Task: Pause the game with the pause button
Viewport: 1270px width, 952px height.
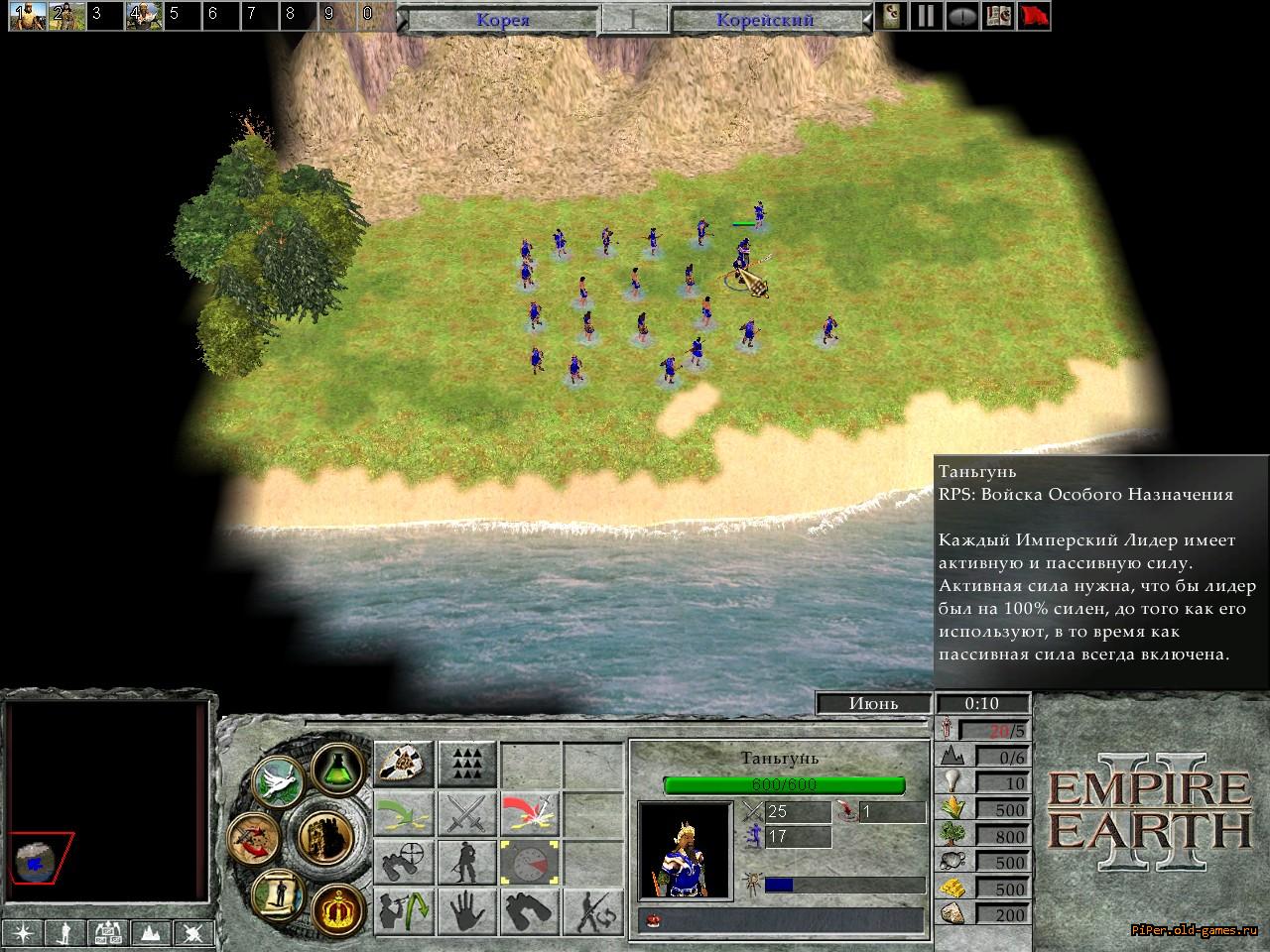Action: point(926,17)
